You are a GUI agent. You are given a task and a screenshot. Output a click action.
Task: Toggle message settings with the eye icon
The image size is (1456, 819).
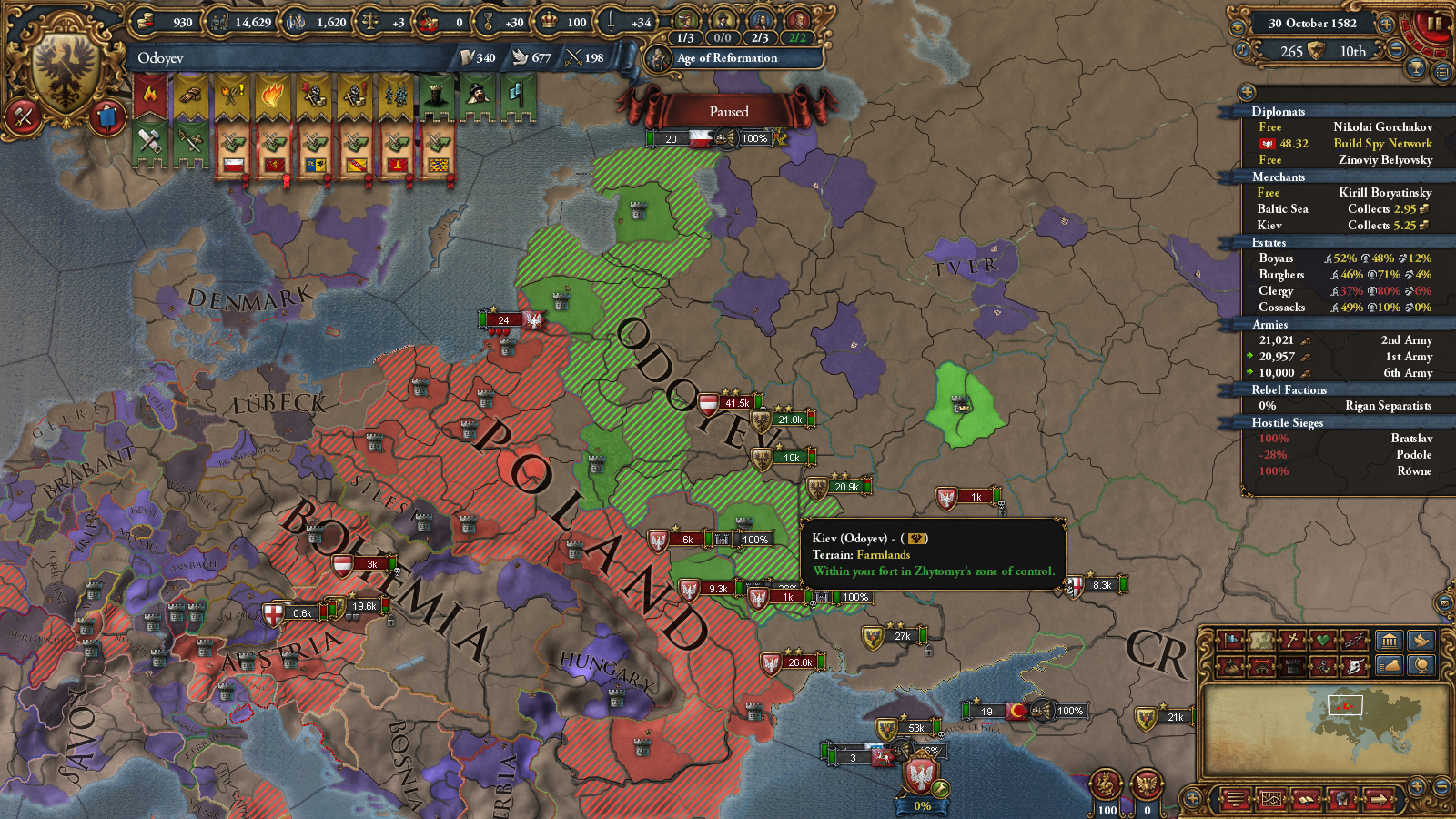point(1238,27)
